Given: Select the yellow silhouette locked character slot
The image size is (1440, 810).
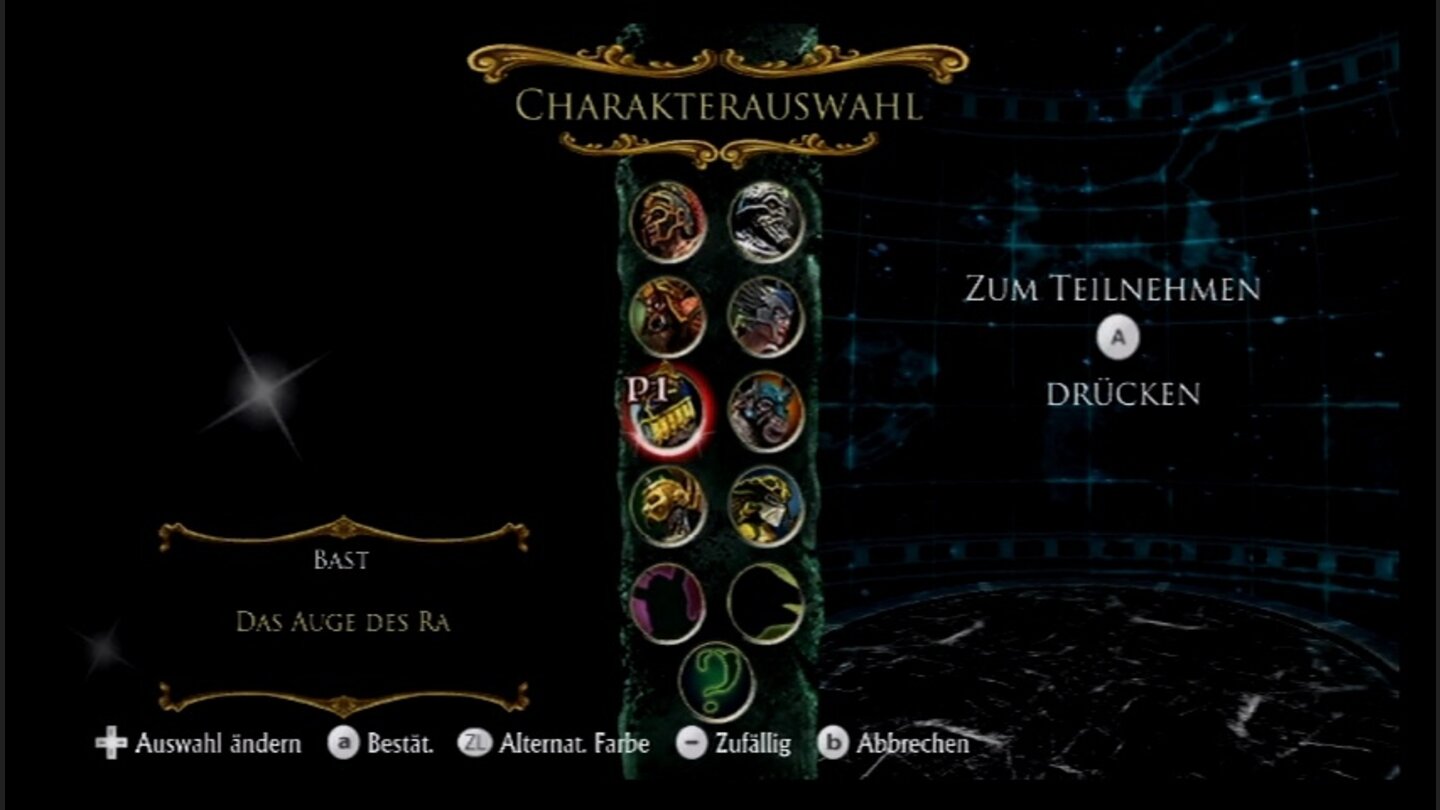Looking at the screenshot, I should [765, 600].
